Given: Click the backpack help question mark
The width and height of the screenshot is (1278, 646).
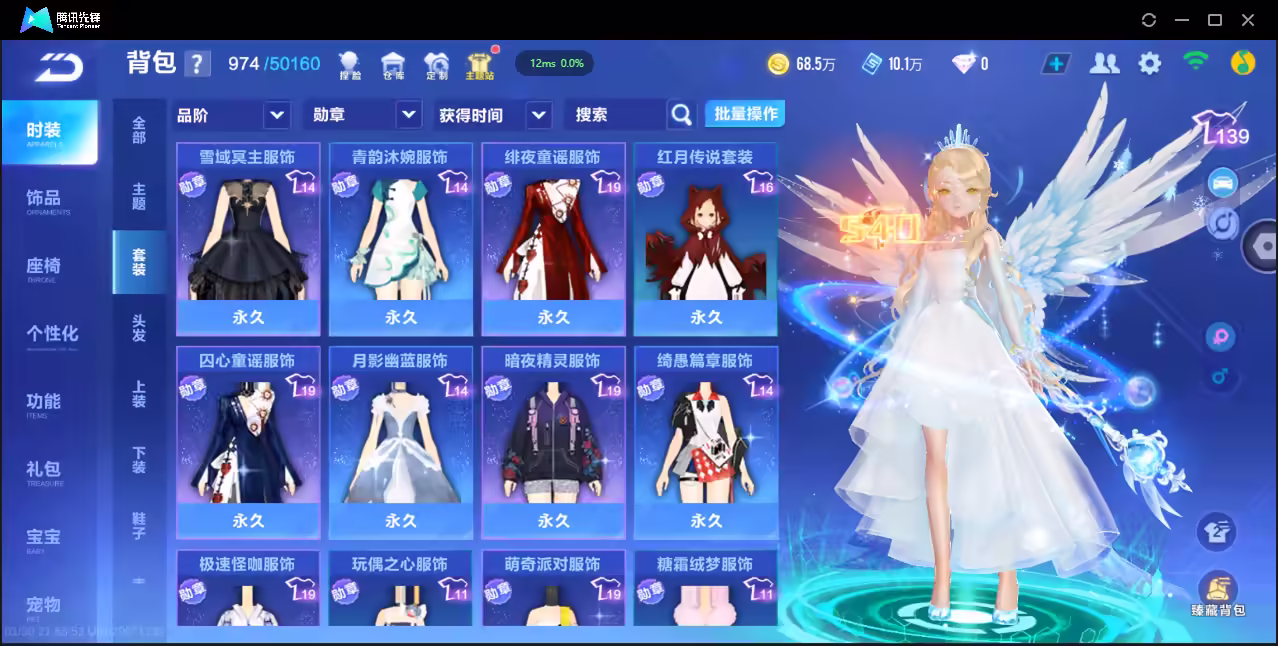Looking at the screenshot, I should 198,64.
